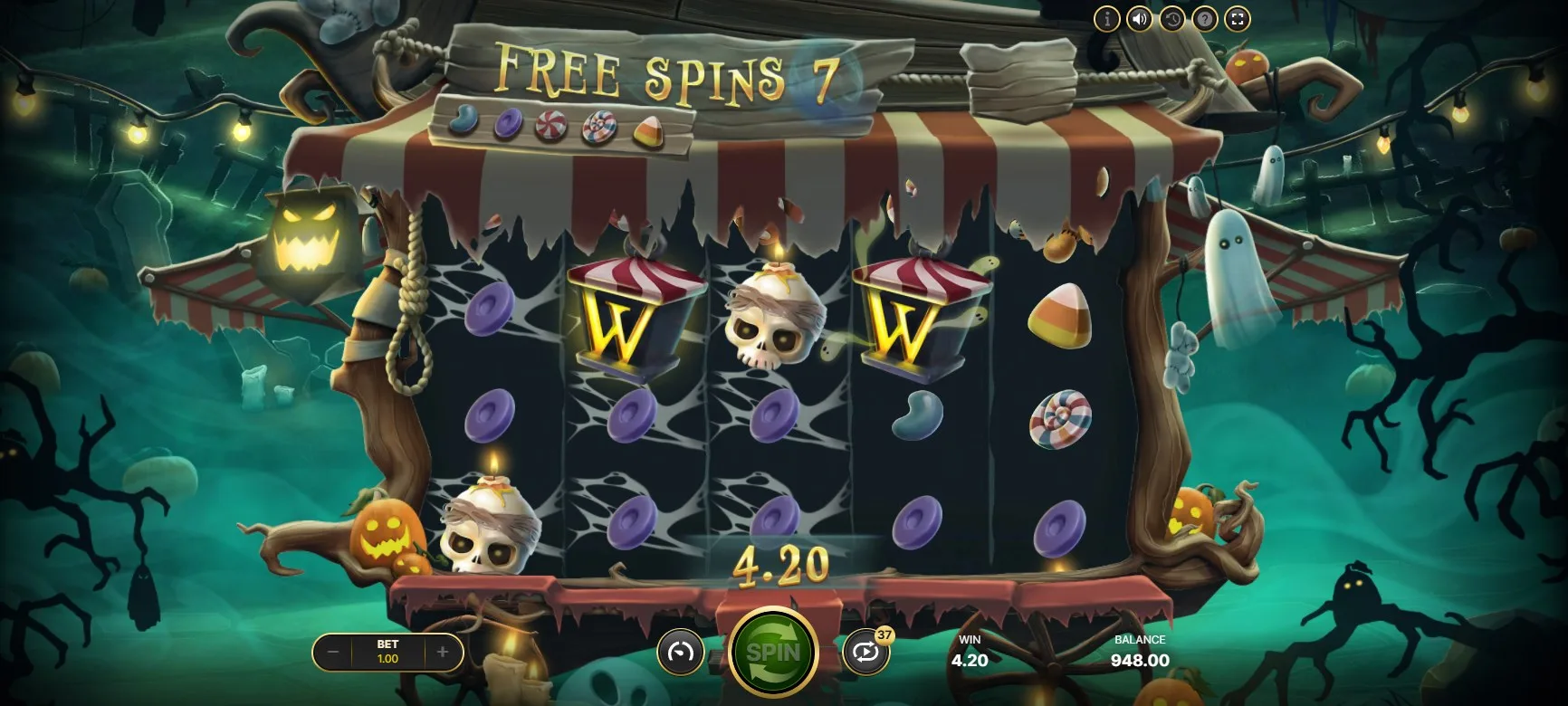
Task: Open the game info button
Action: tap(1106, 19)
